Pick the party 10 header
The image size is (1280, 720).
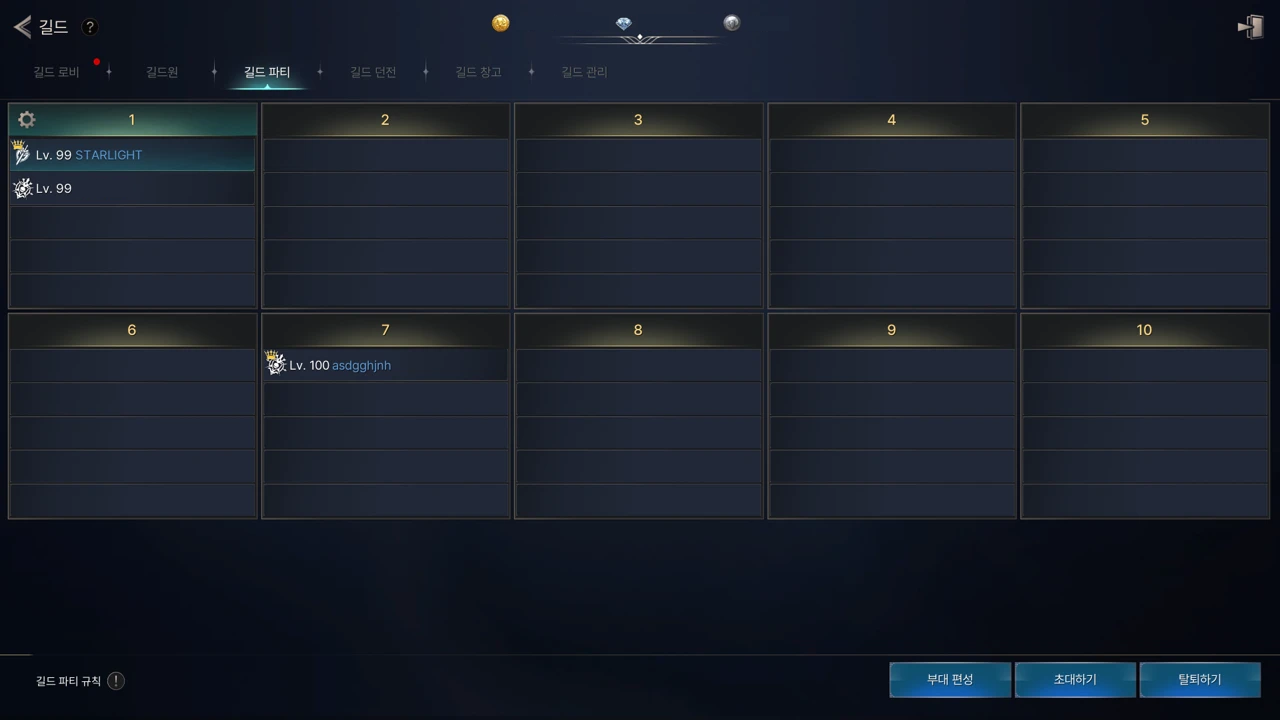tap(1144, 330)
